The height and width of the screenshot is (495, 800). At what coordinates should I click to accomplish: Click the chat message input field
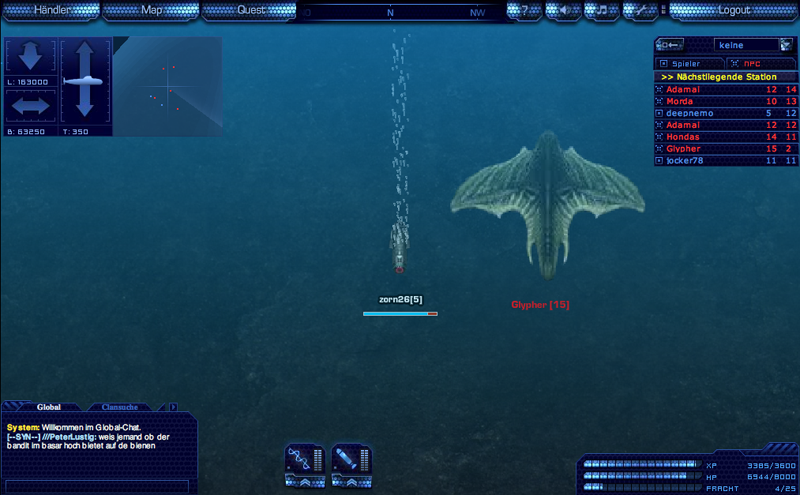(97, 486)
